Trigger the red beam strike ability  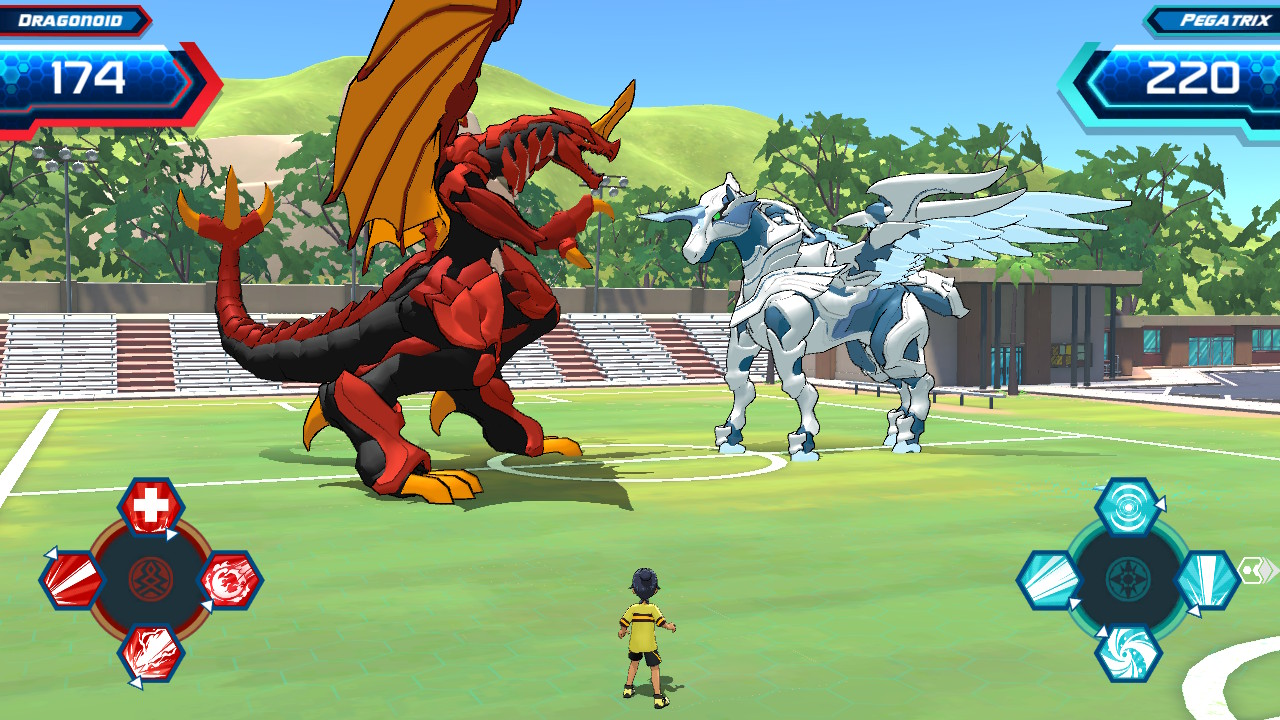[72, 580]
